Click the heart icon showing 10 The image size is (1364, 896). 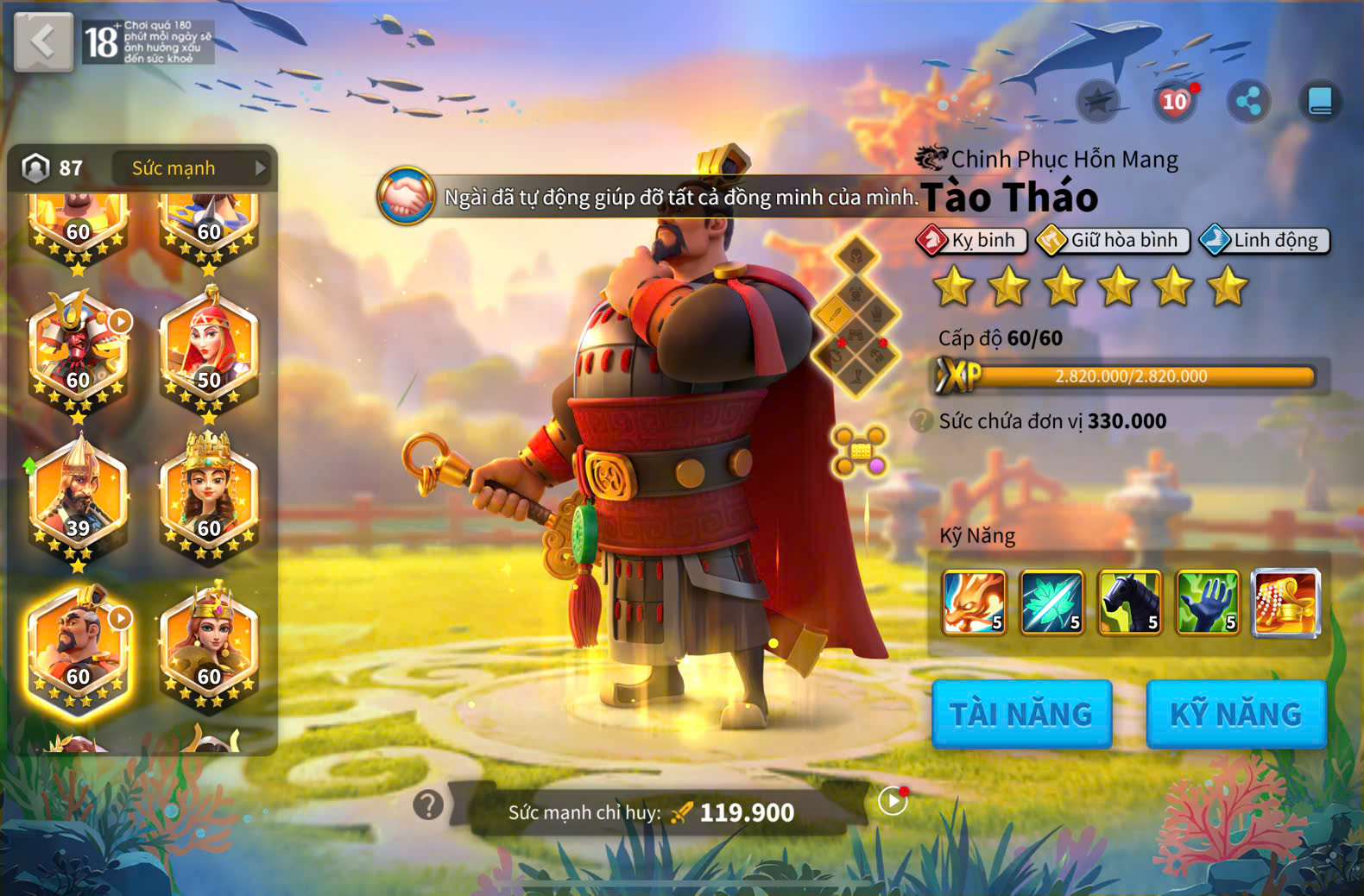click(1174, 102)
